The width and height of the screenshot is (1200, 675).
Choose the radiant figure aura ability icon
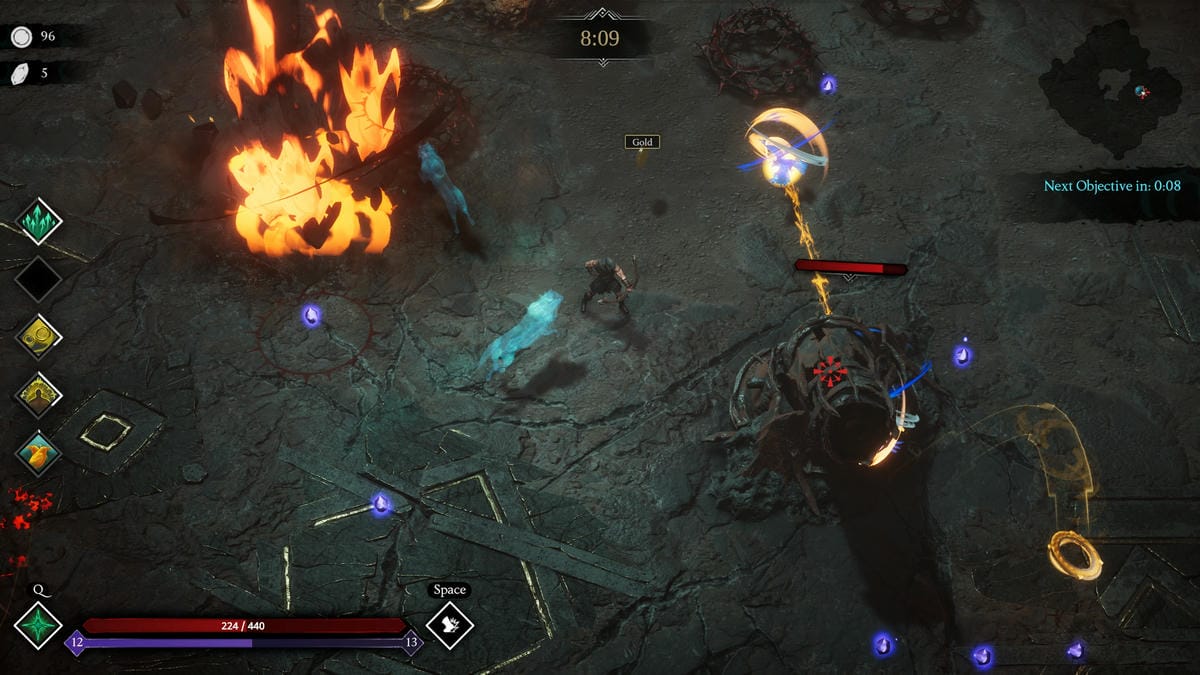(x=39, y=395)
